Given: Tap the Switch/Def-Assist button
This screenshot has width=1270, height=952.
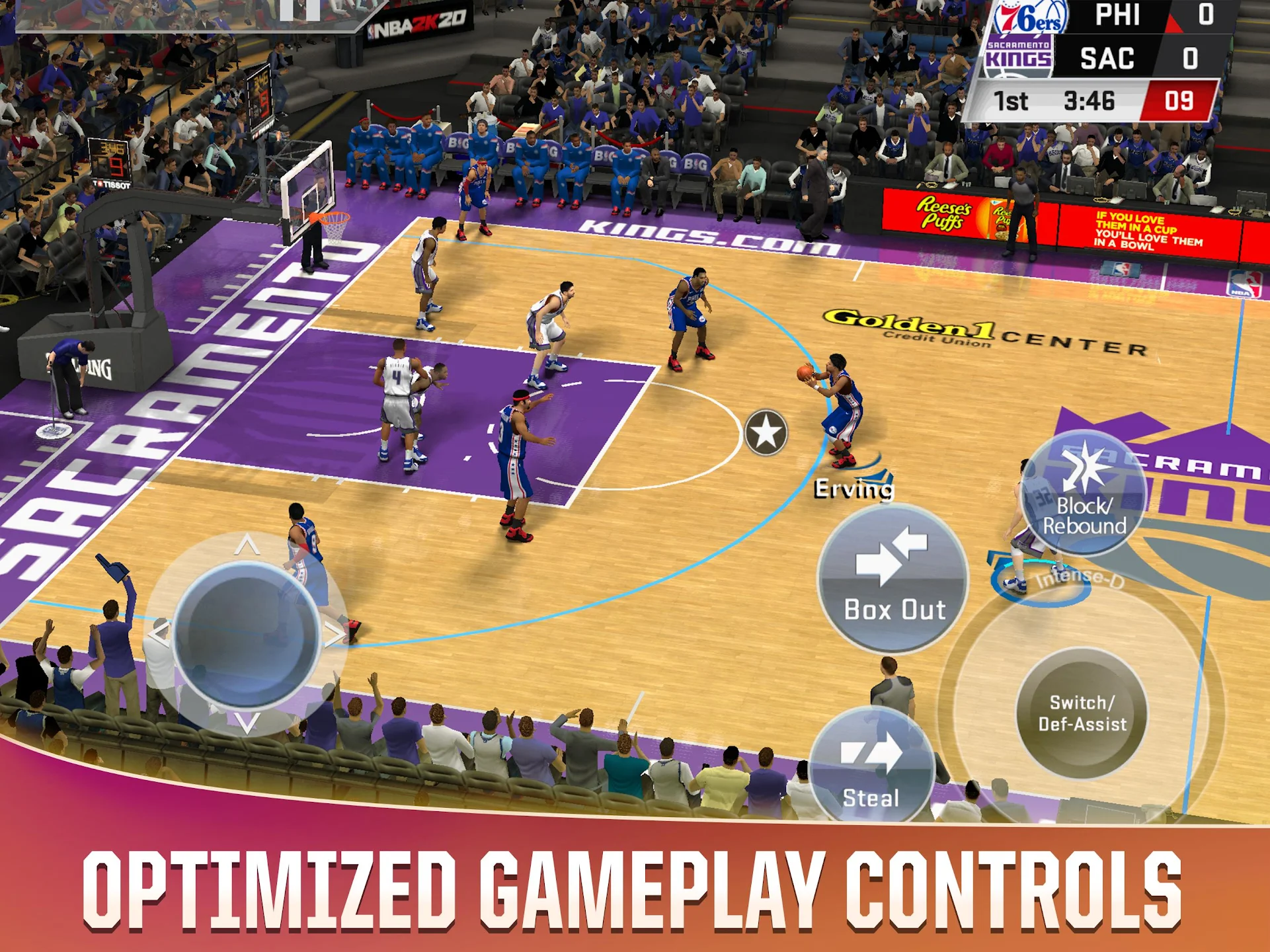Looking at the screenshot, I should click(x=1082, y=713).
